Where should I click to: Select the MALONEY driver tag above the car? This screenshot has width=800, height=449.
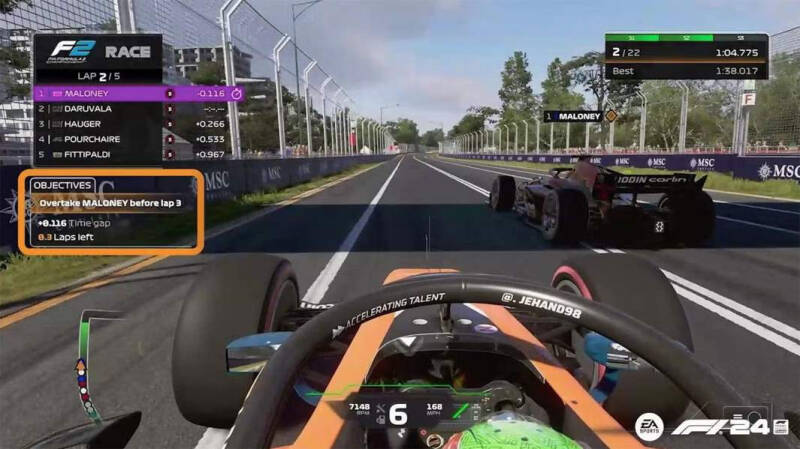580,116
